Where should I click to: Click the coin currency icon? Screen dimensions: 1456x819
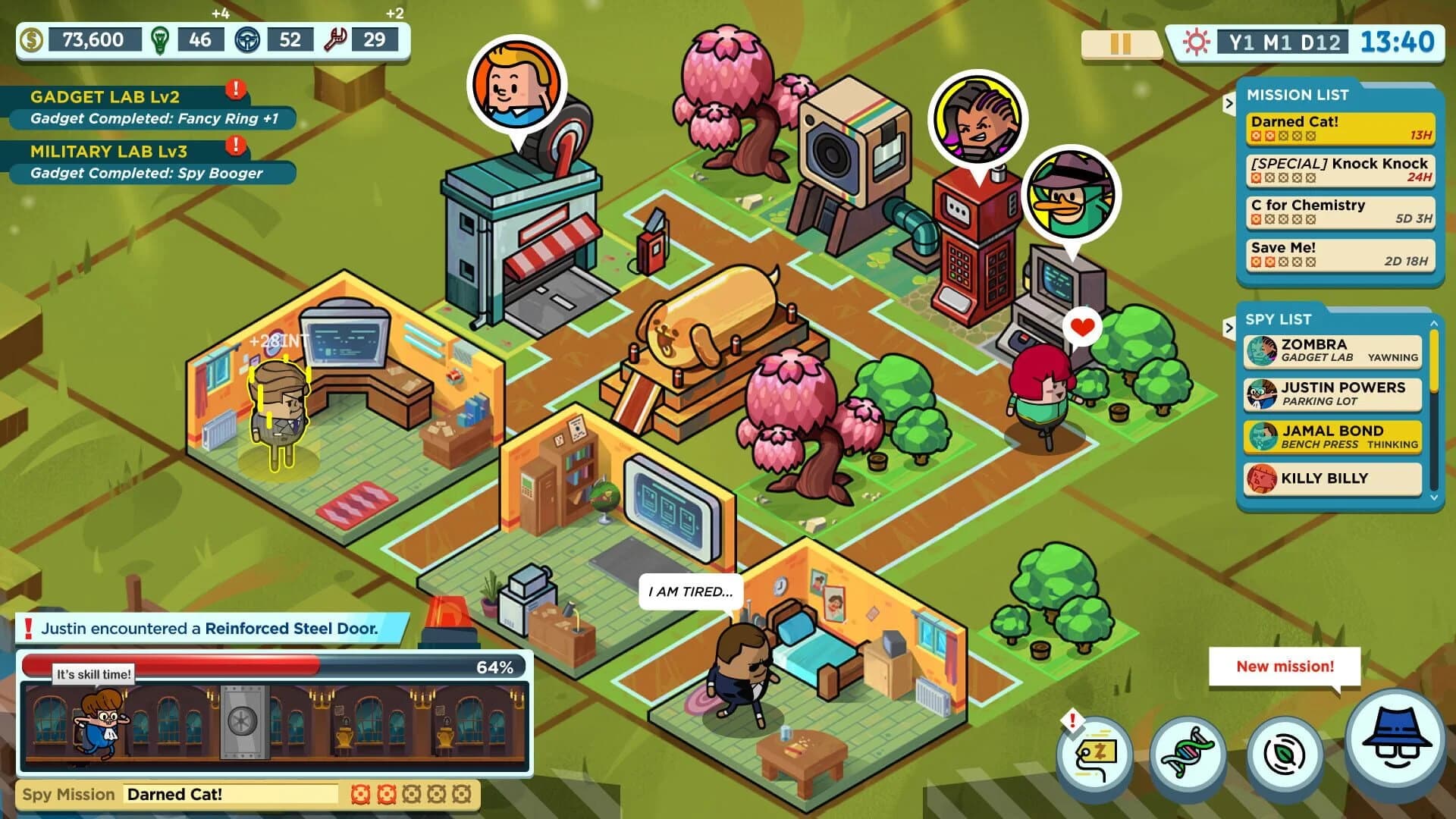click(x=32, y=39)
